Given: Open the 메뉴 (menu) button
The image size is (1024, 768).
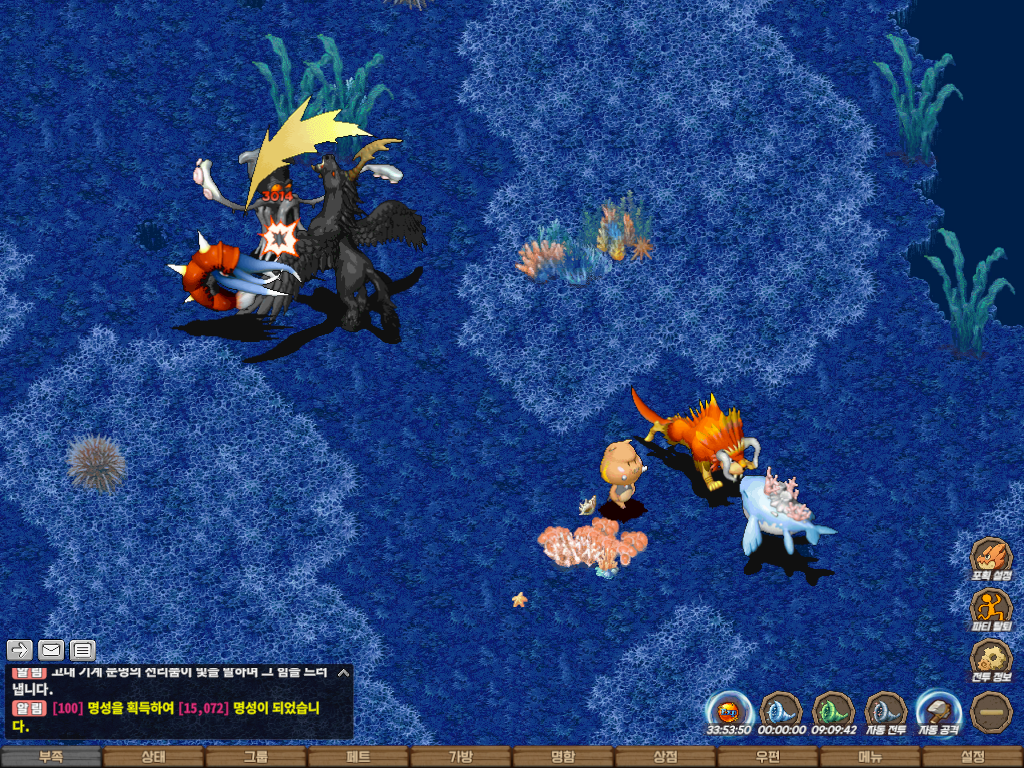Looking at the screenshot, I should (x=870, y=757).
